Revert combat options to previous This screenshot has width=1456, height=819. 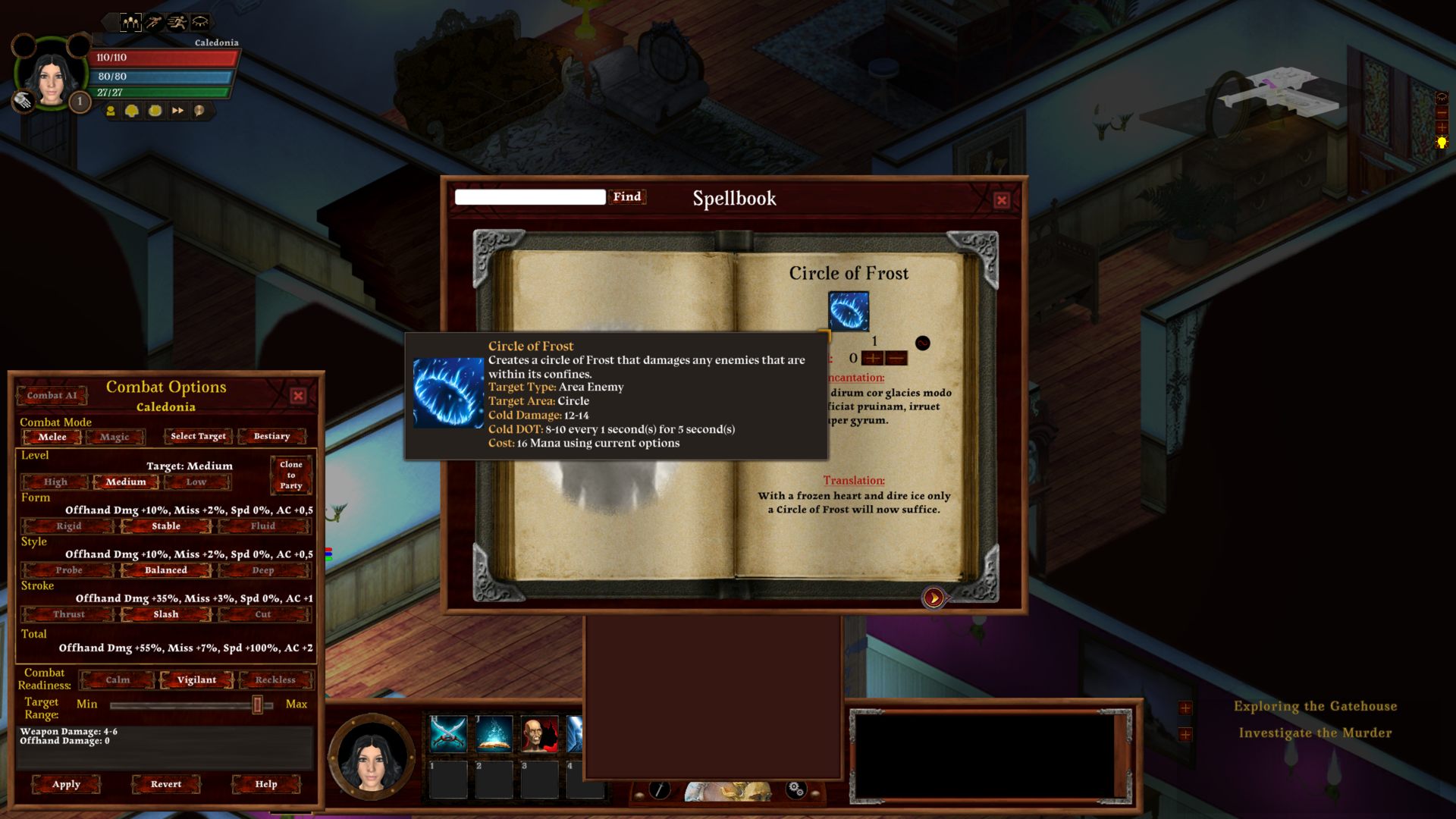click(x=166, y=784)
